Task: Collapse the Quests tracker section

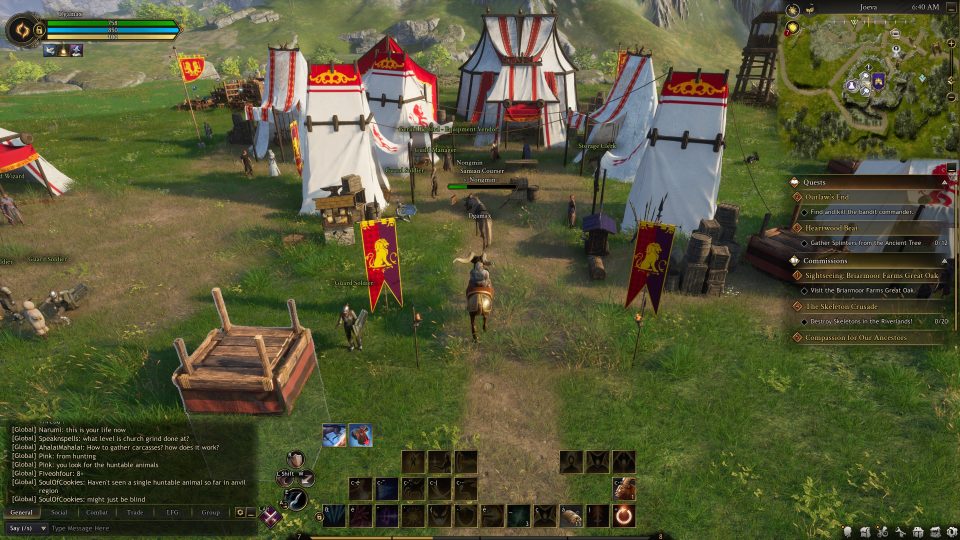Action: (x=942, y=183)
